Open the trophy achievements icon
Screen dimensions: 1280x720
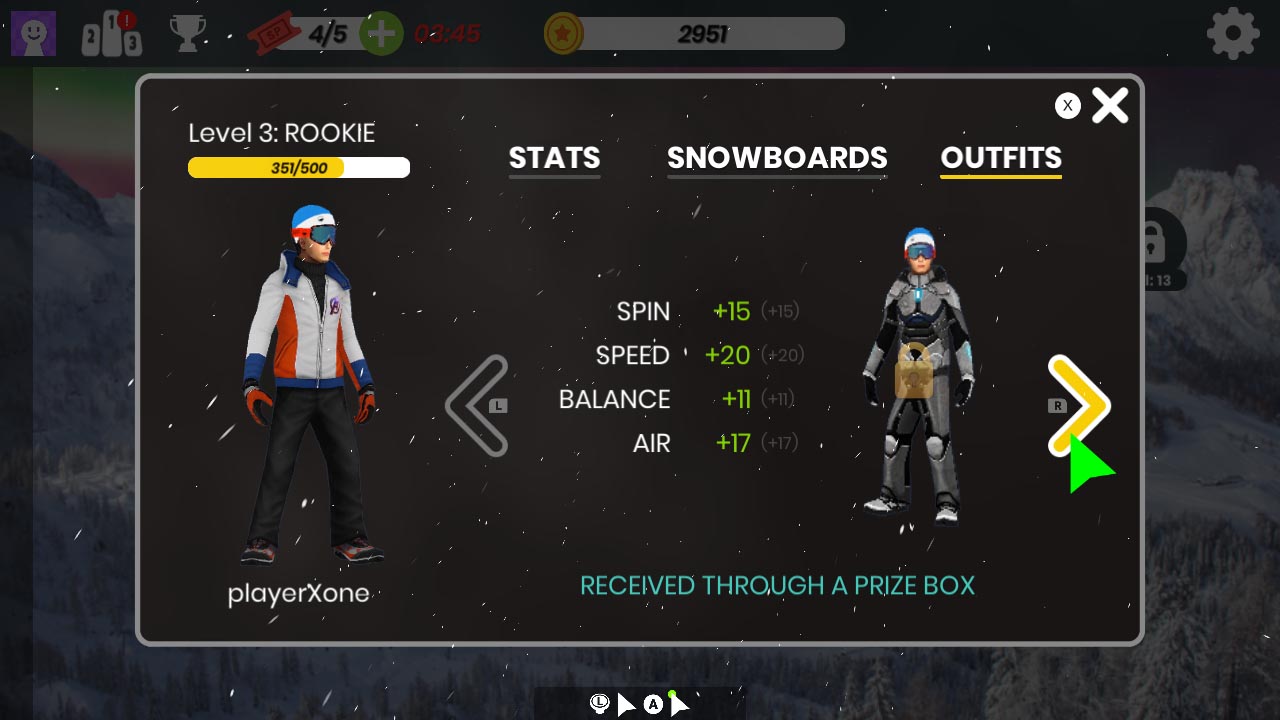tap(188, 33)
